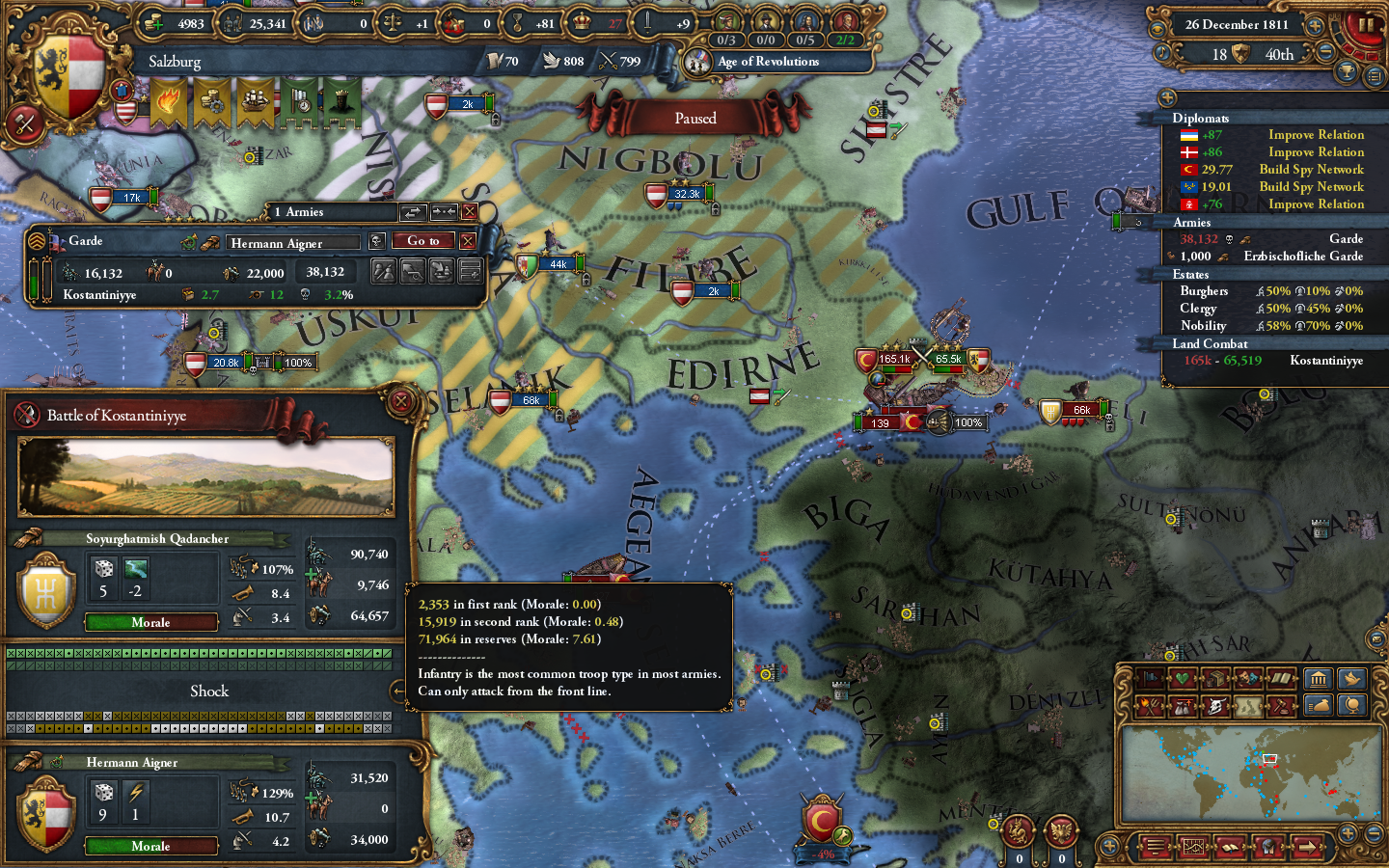1389x868 pixels.
Task: Open the Ledger via the graph icon
Action: coord(1193,847)
